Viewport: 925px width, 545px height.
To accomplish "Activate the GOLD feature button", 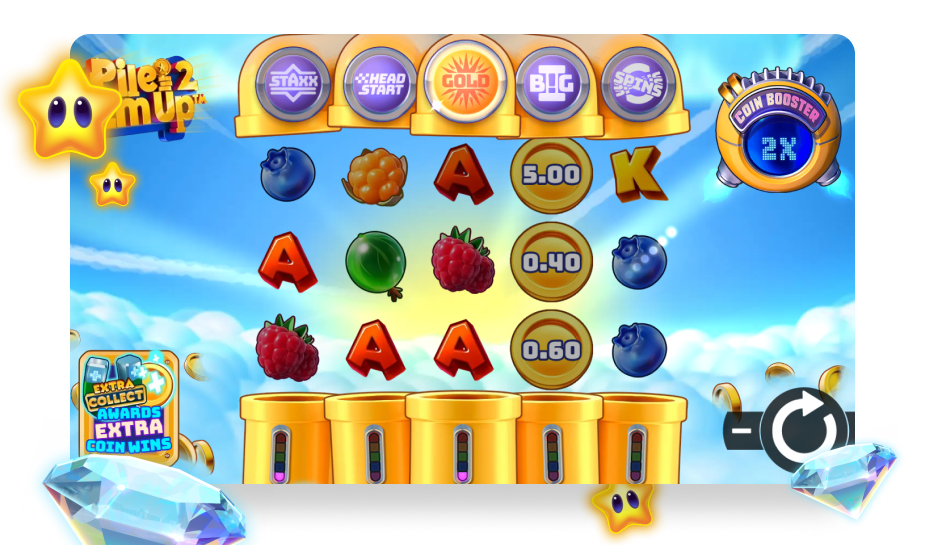I will tap(465, 81).
